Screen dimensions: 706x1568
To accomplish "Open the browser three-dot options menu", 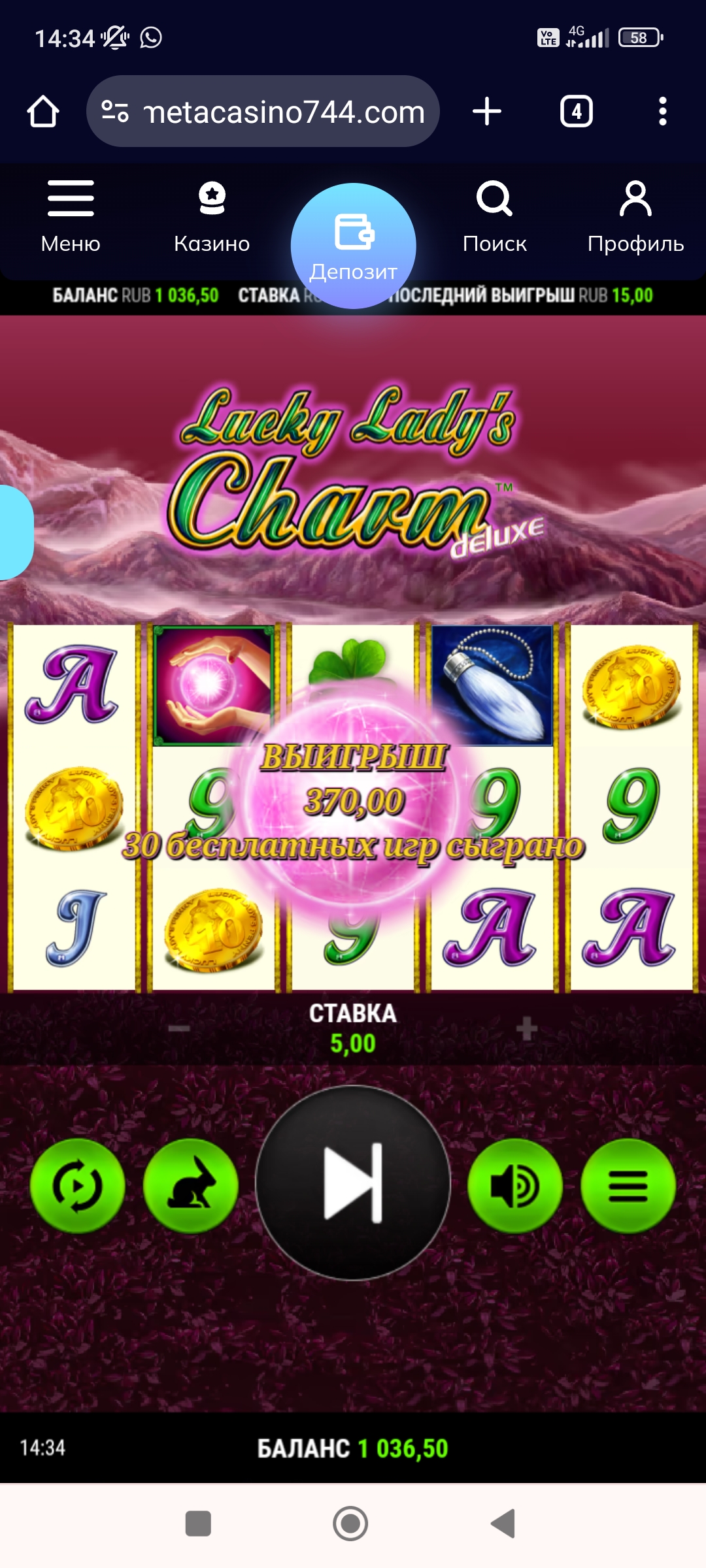I will (x=662, y=111).
